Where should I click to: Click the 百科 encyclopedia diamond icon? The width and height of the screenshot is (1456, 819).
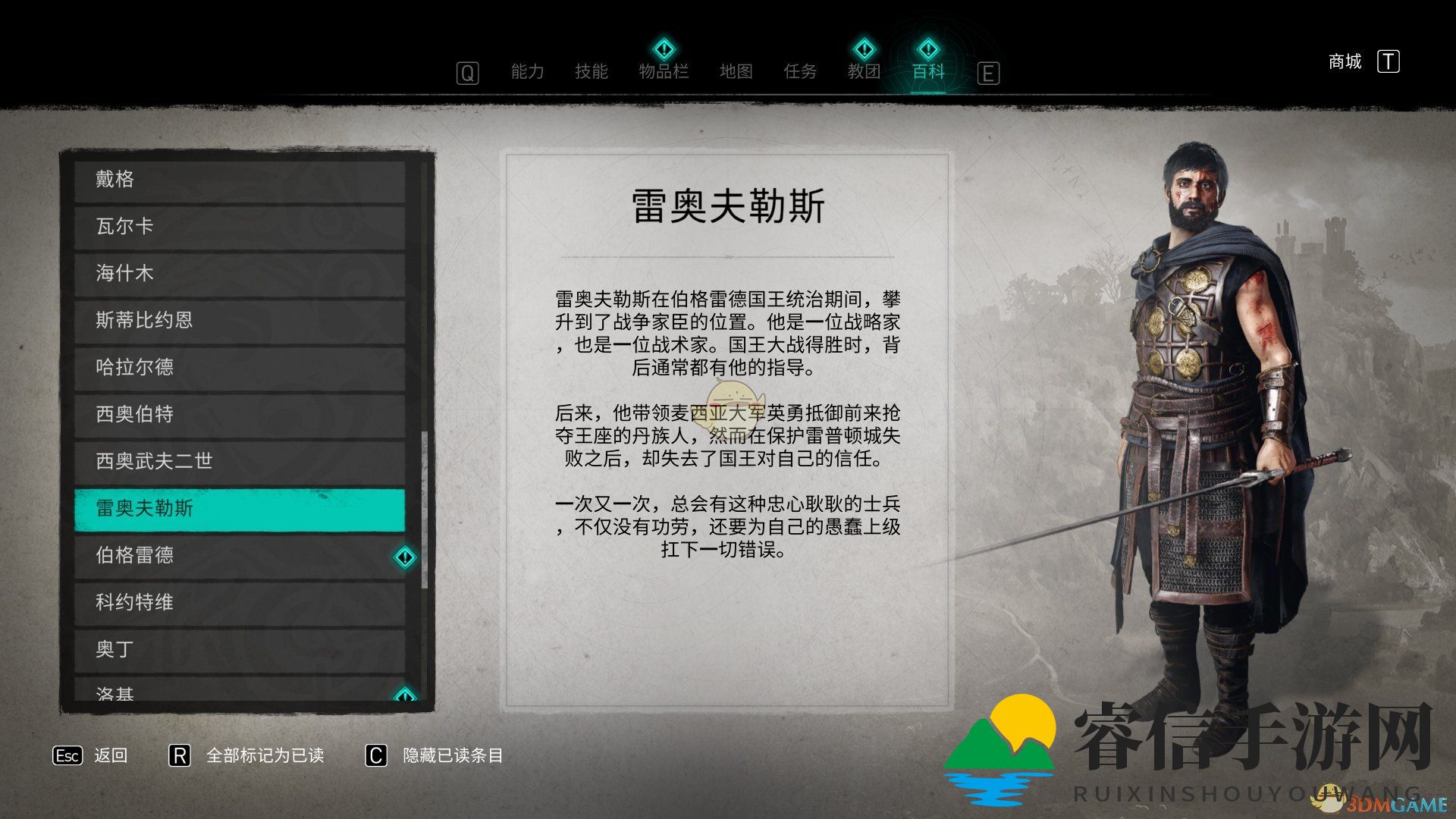[x=927, y=50]
